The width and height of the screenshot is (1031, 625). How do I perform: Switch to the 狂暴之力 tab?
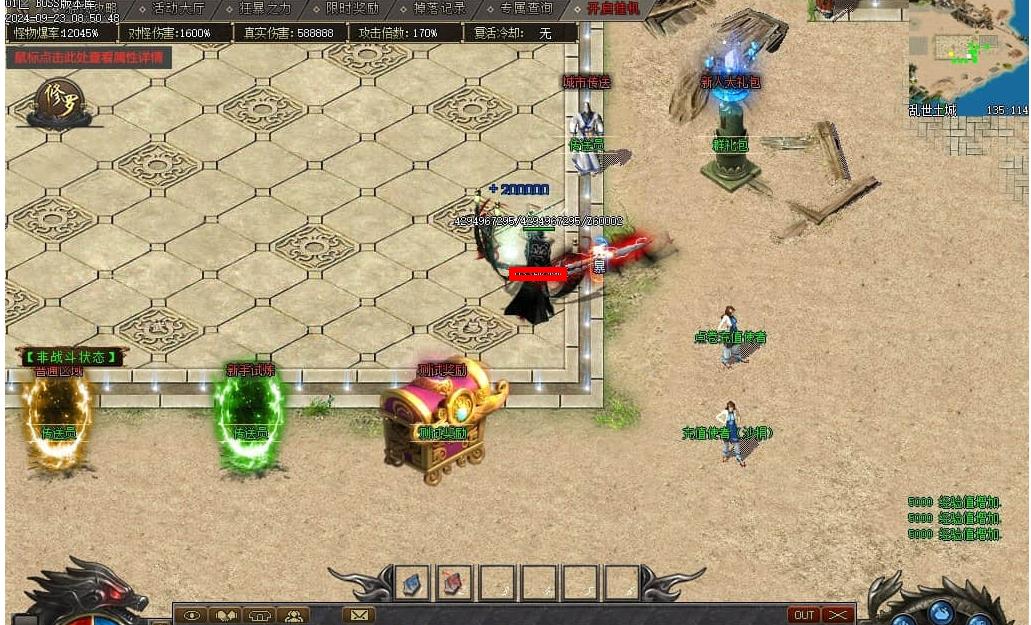tap(265, 8)
